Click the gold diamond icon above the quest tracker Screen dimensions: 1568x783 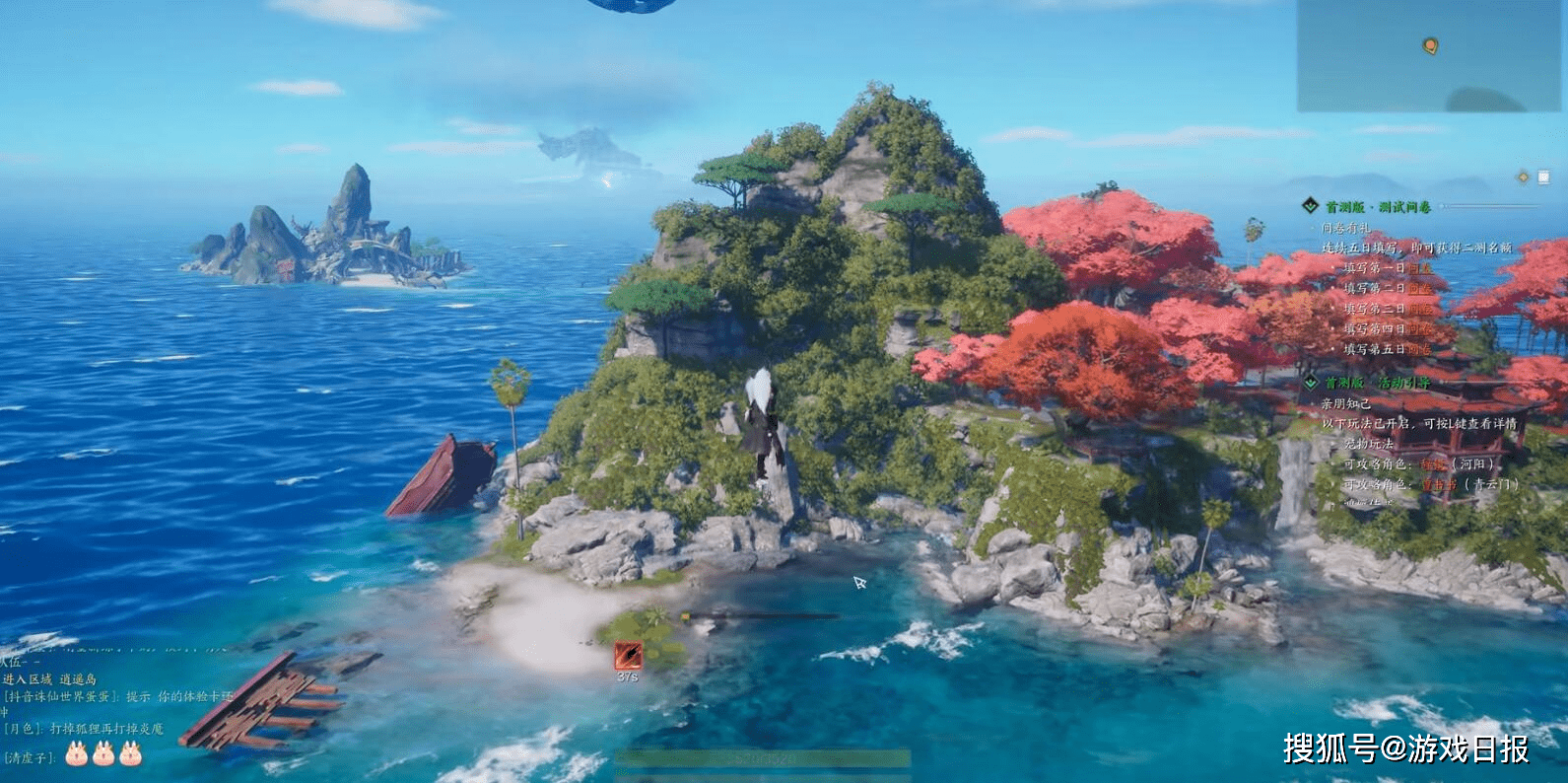coord(1523,177)
